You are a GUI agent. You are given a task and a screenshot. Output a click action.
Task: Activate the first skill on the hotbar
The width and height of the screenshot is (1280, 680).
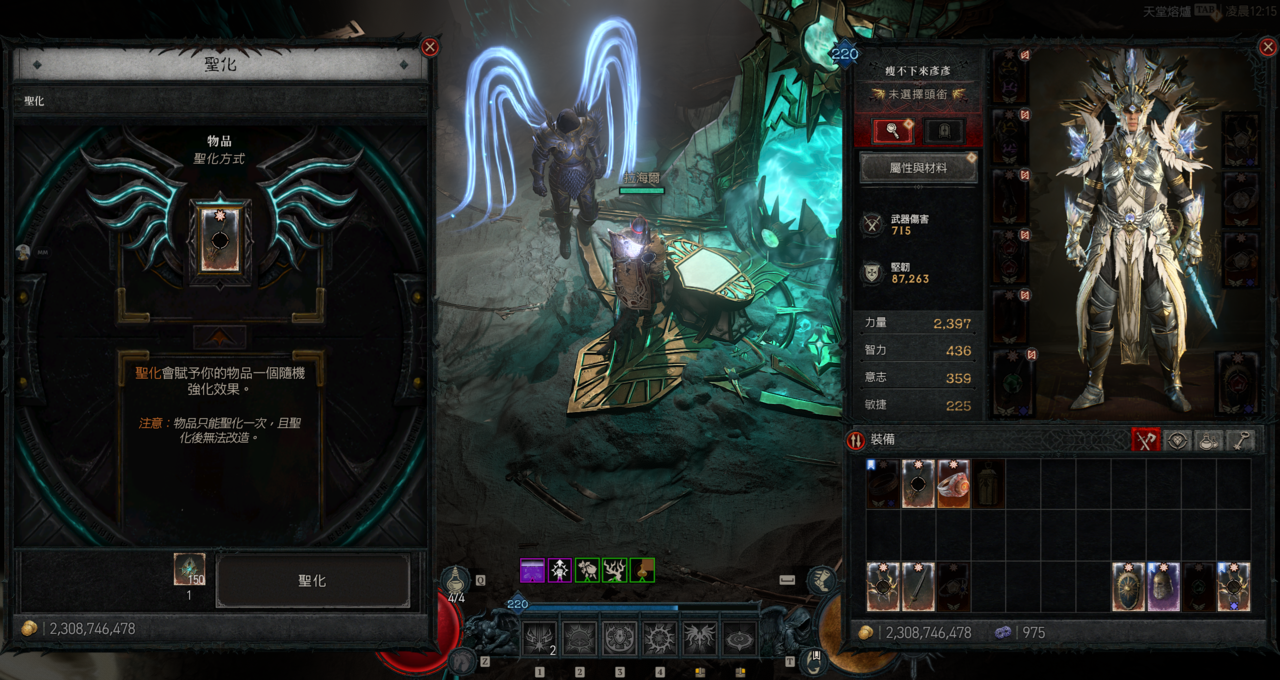pyautogui.click(x=540, y=638)
